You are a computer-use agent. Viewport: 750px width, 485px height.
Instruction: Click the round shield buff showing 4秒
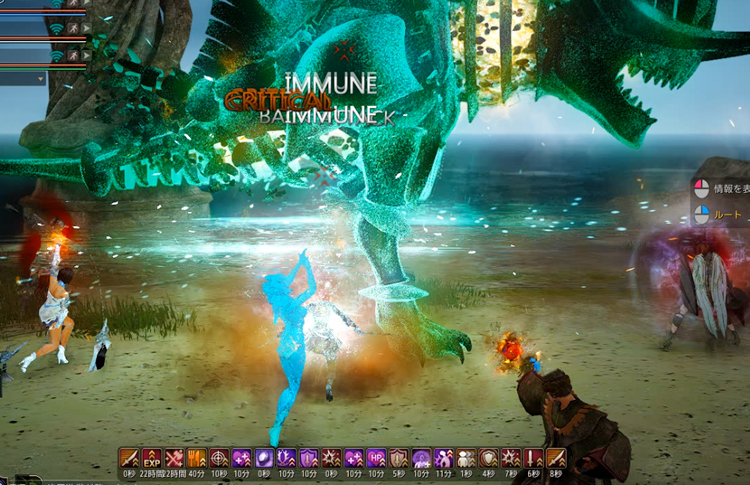(x=489, y=458)
